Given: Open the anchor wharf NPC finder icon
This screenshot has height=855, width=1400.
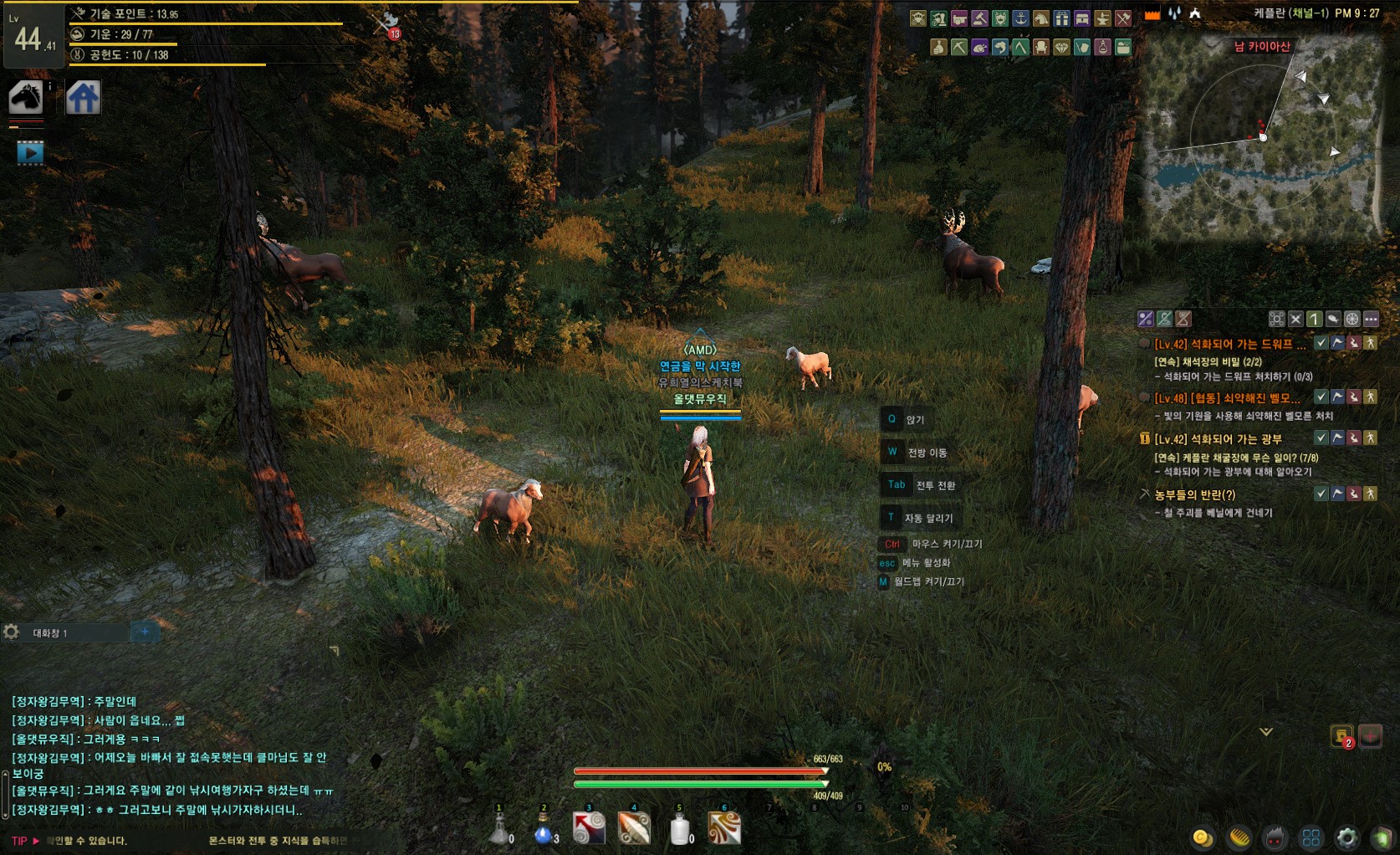Looking at the screenshot, I should tap(1020, 18).
